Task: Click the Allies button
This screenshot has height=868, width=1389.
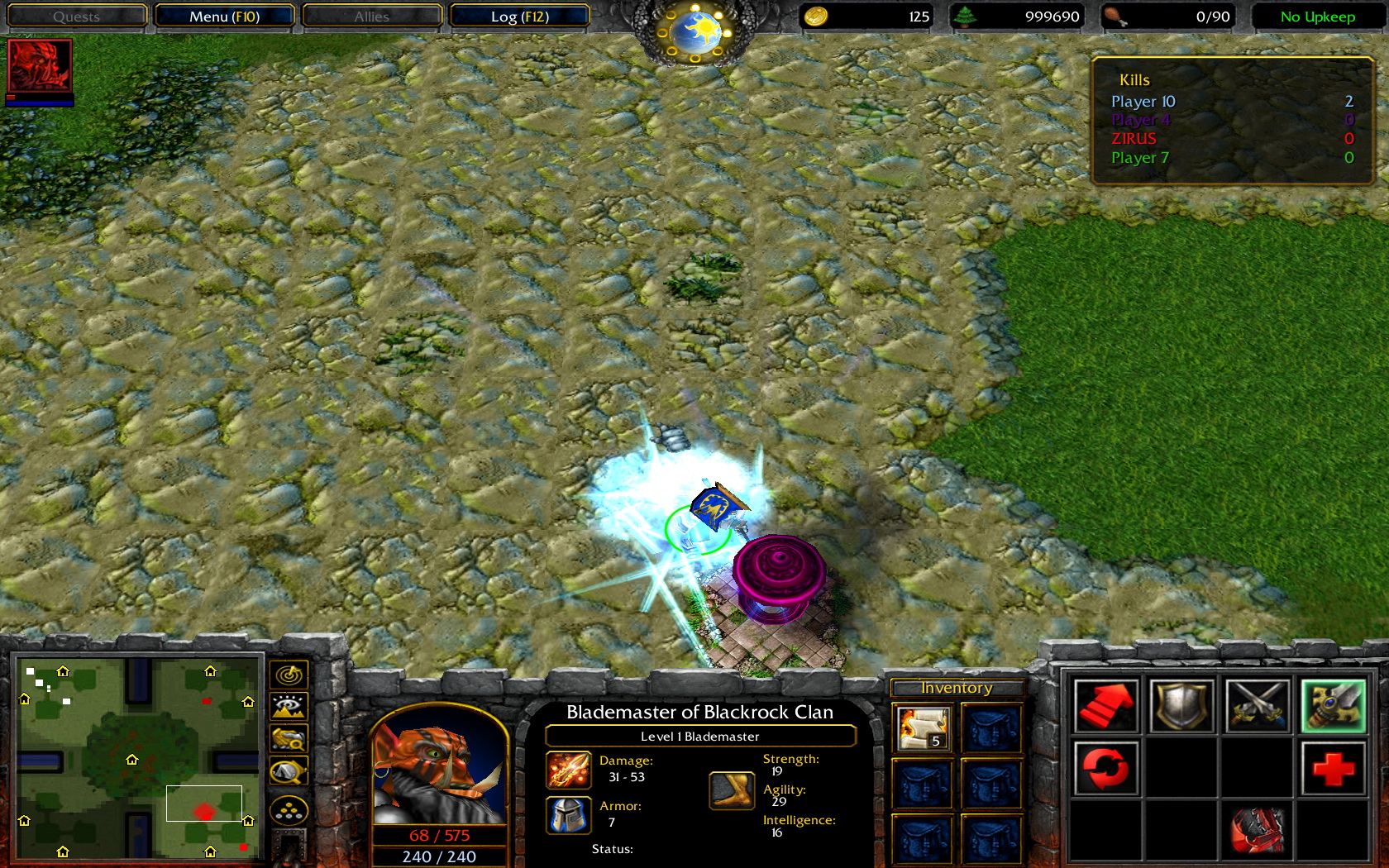Action: pos(371,16)
